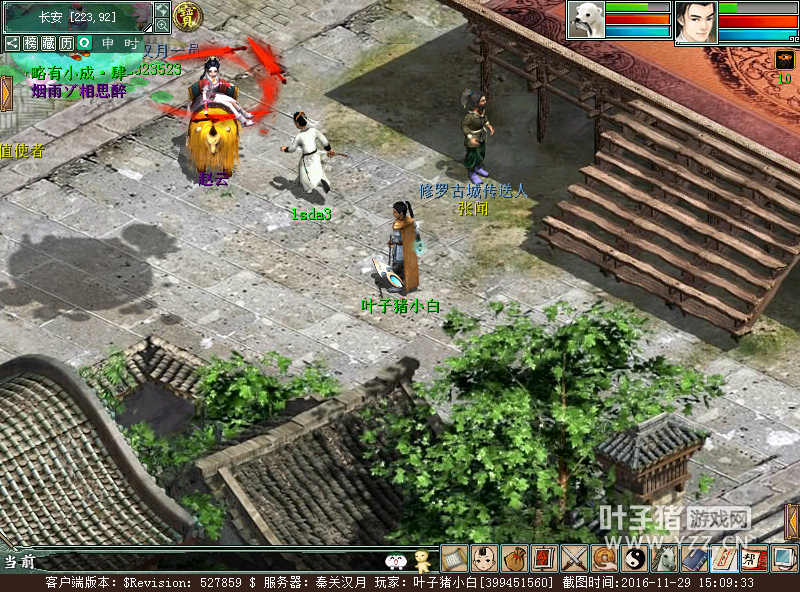This screenshot has height=592, width=800.
Task: Open the 榜 ranking button
Action: pyautogui.click(x=30, y=43)
